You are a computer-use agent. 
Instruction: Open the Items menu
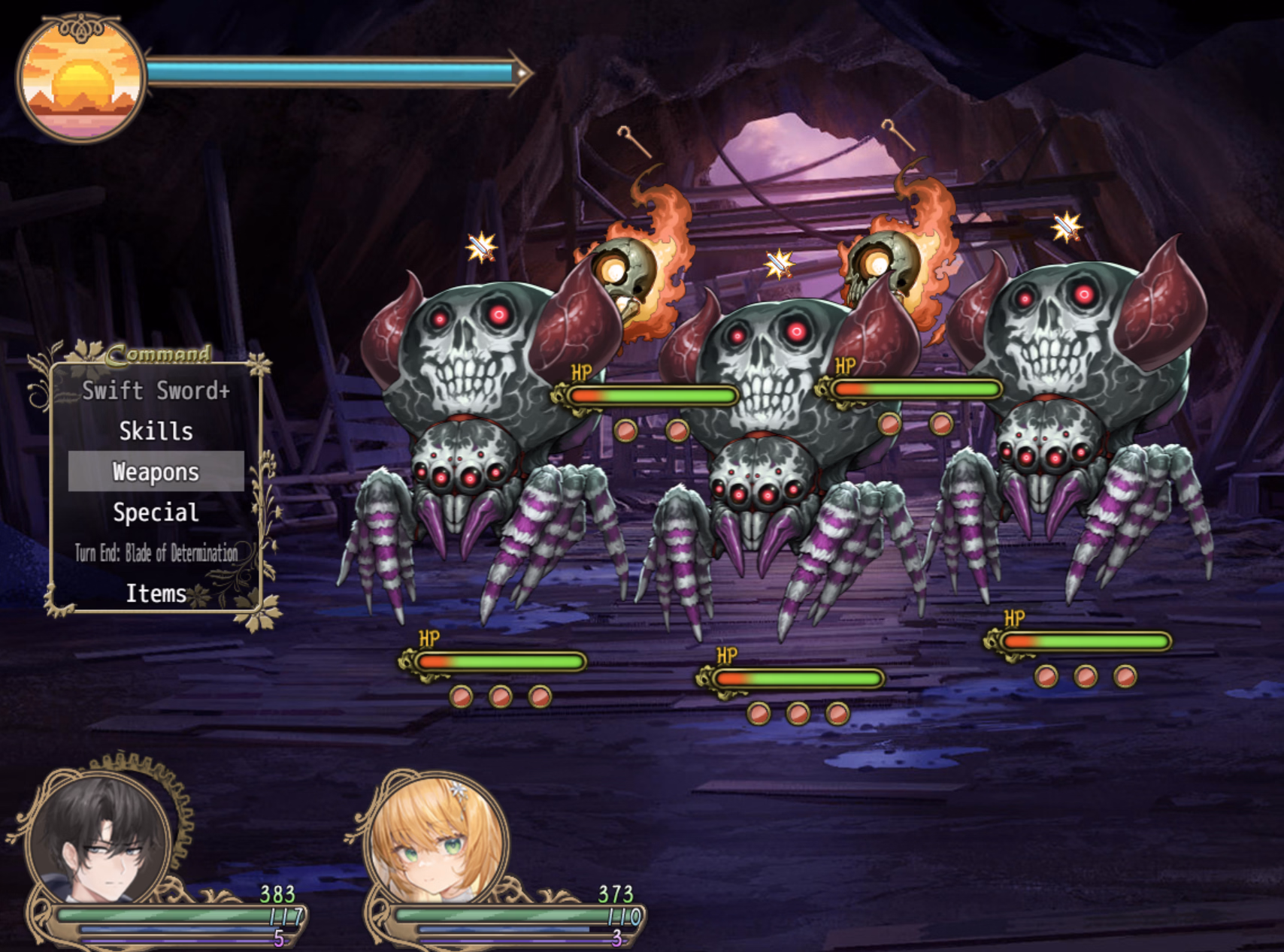[156, 594]
